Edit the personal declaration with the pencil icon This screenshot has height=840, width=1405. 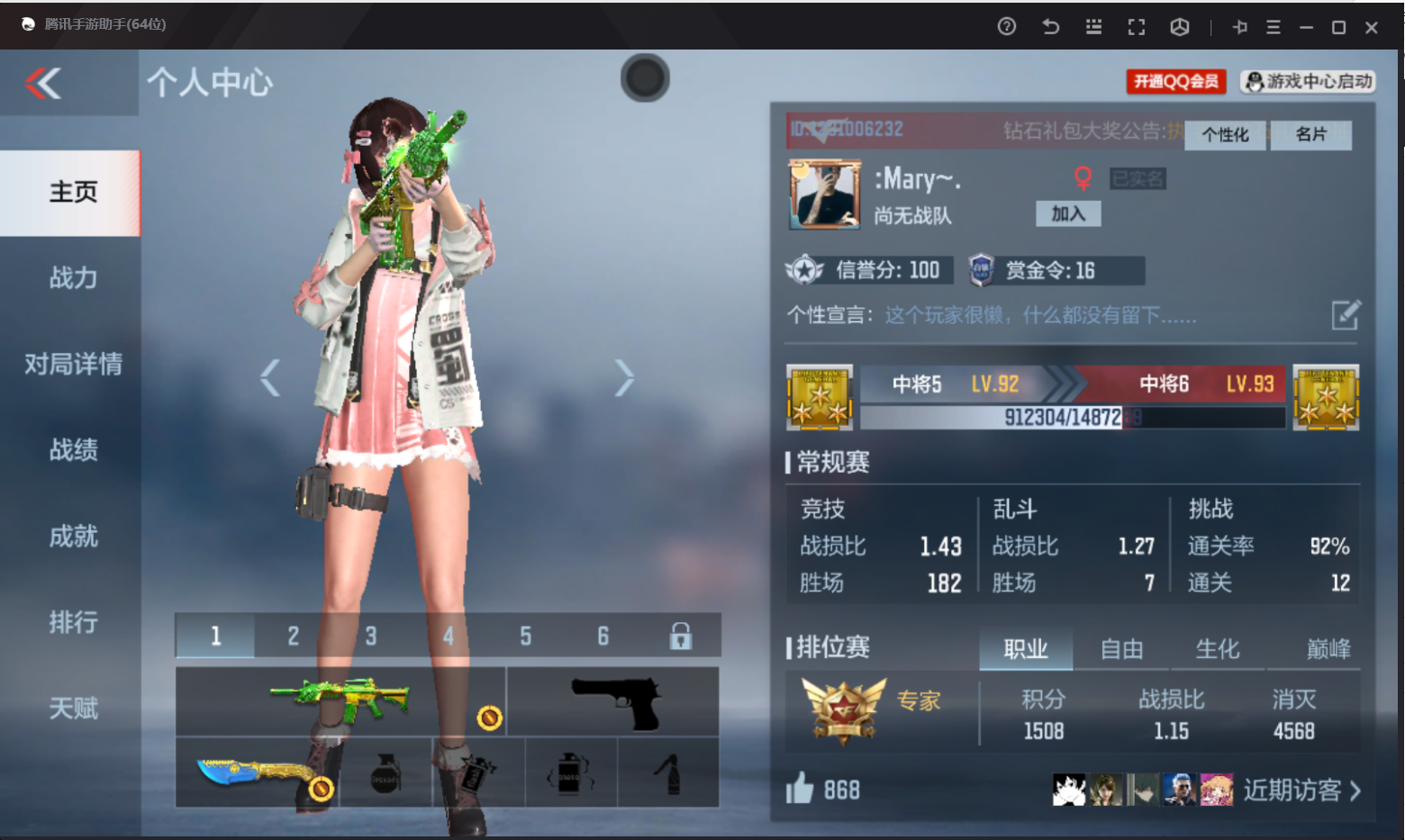(1346, 315)
